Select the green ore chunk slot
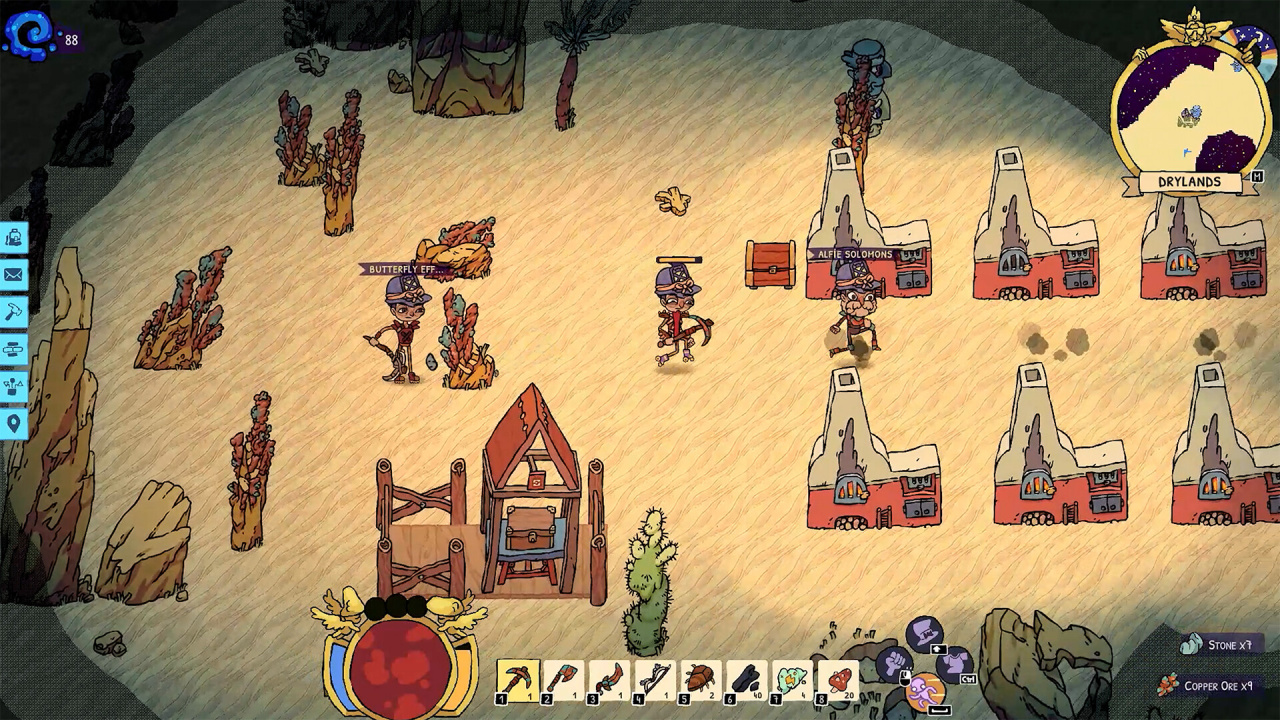This screenshot has height=720, width=1280. (792, 681)
